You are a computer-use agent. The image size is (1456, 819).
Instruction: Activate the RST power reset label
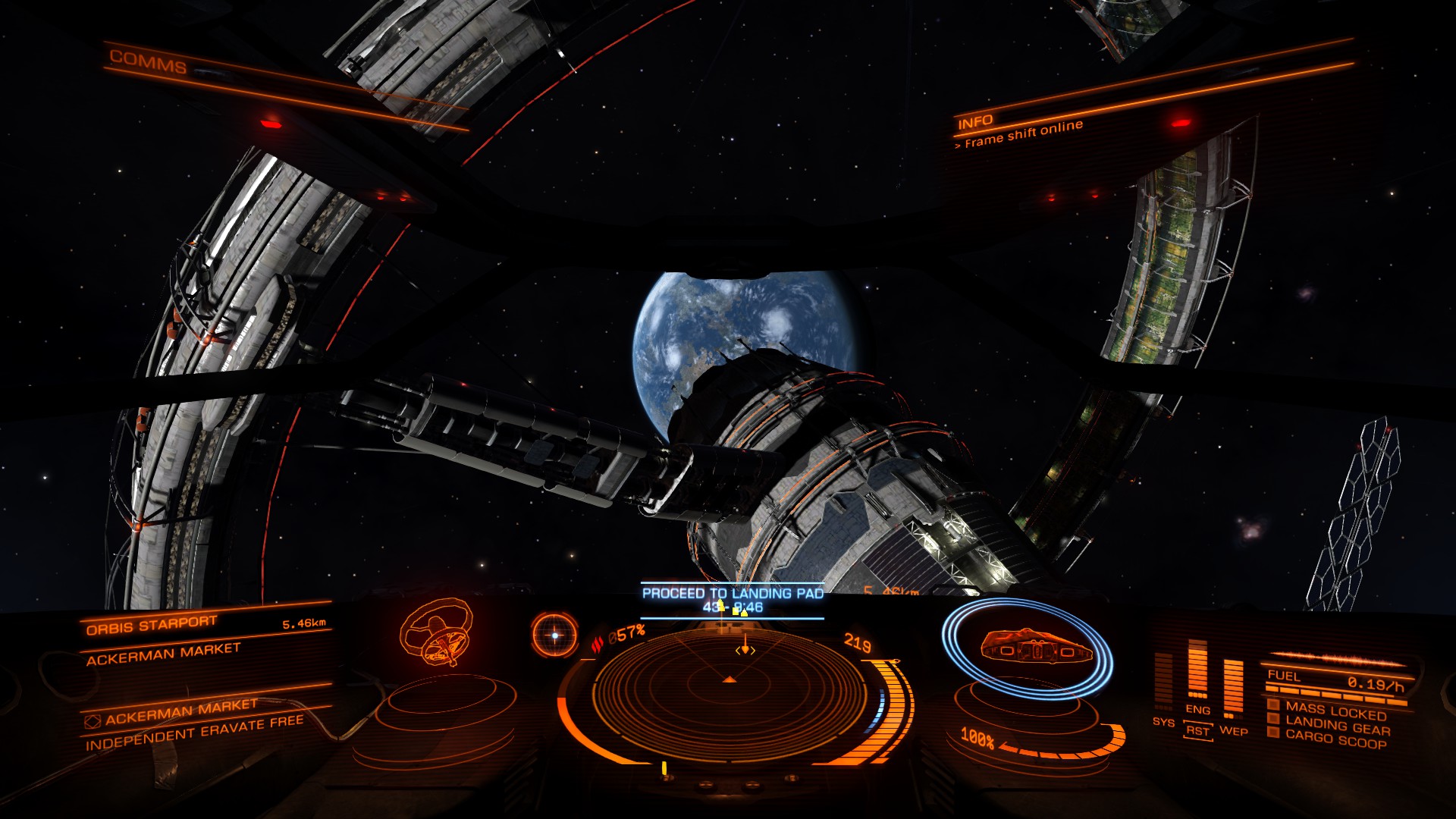(x=1197, y=731)
